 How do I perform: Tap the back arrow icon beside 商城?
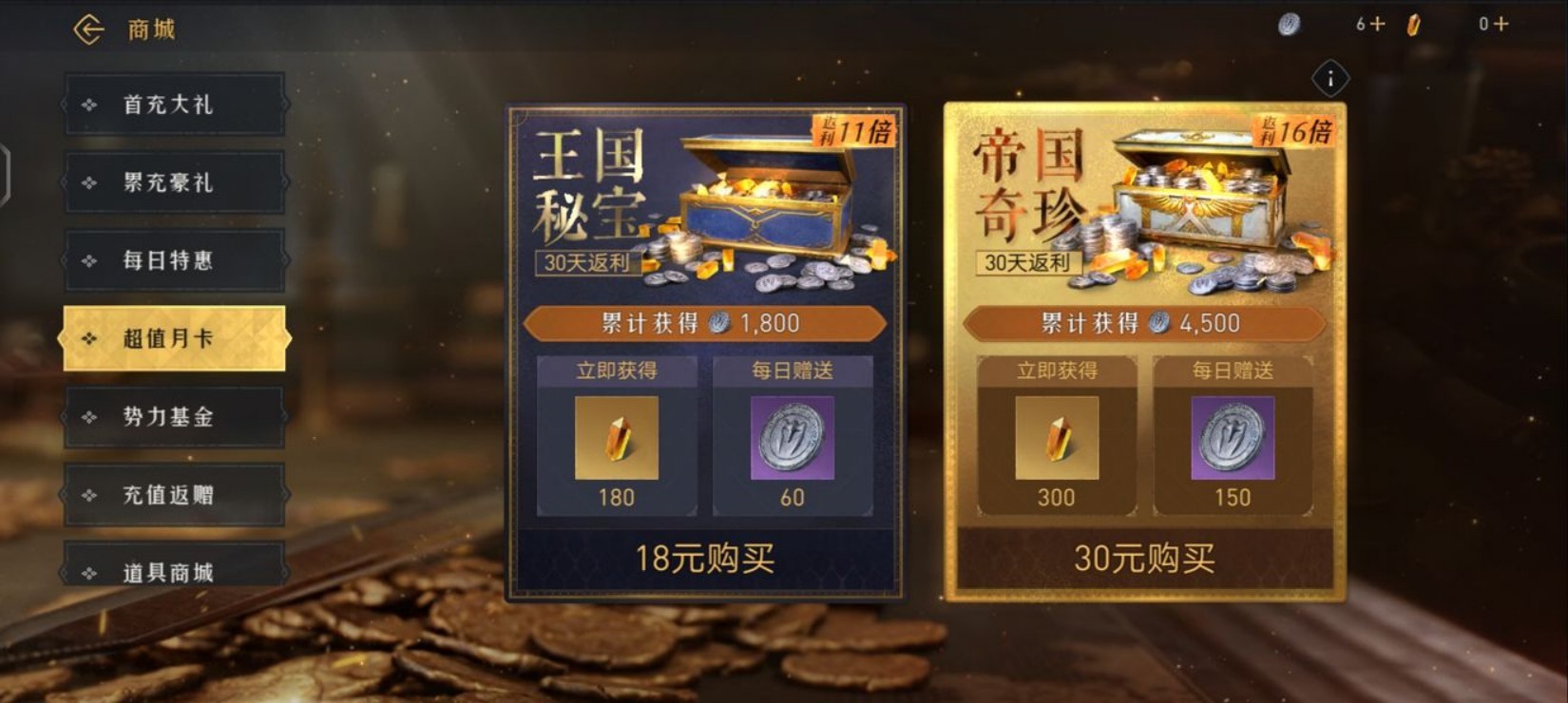89,28
